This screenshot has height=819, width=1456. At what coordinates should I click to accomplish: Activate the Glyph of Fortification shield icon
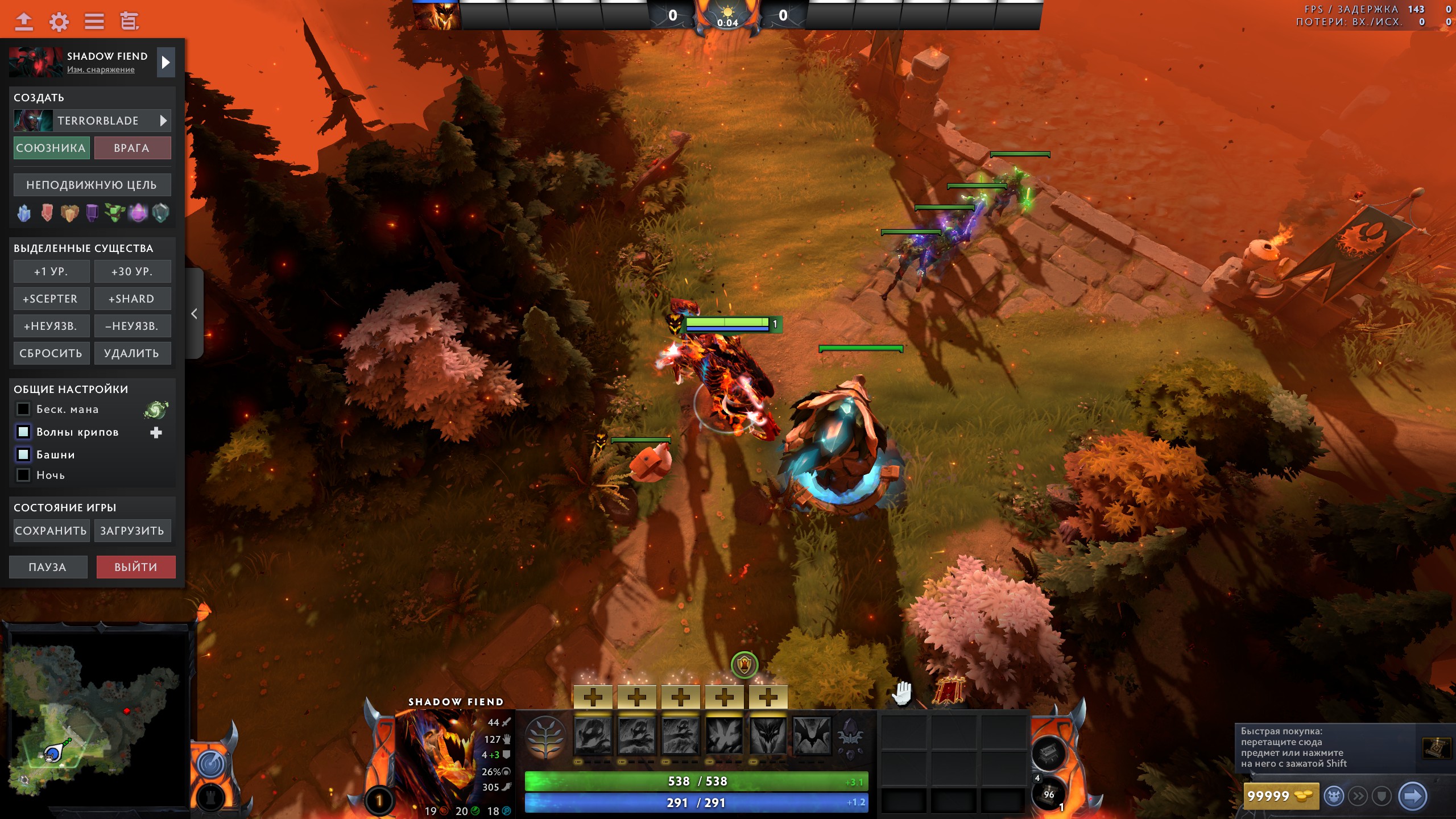[x=1383, y=797]
